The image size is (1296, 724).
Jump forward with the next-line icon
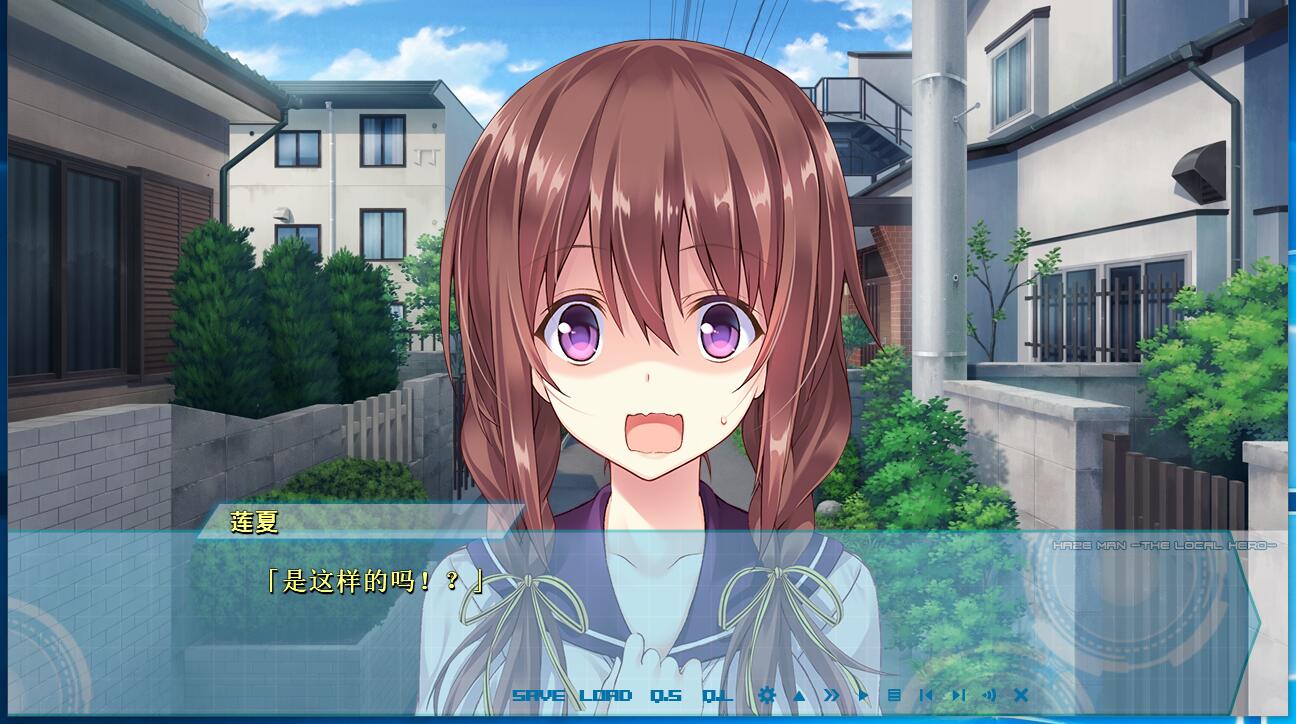coord(958,695)
